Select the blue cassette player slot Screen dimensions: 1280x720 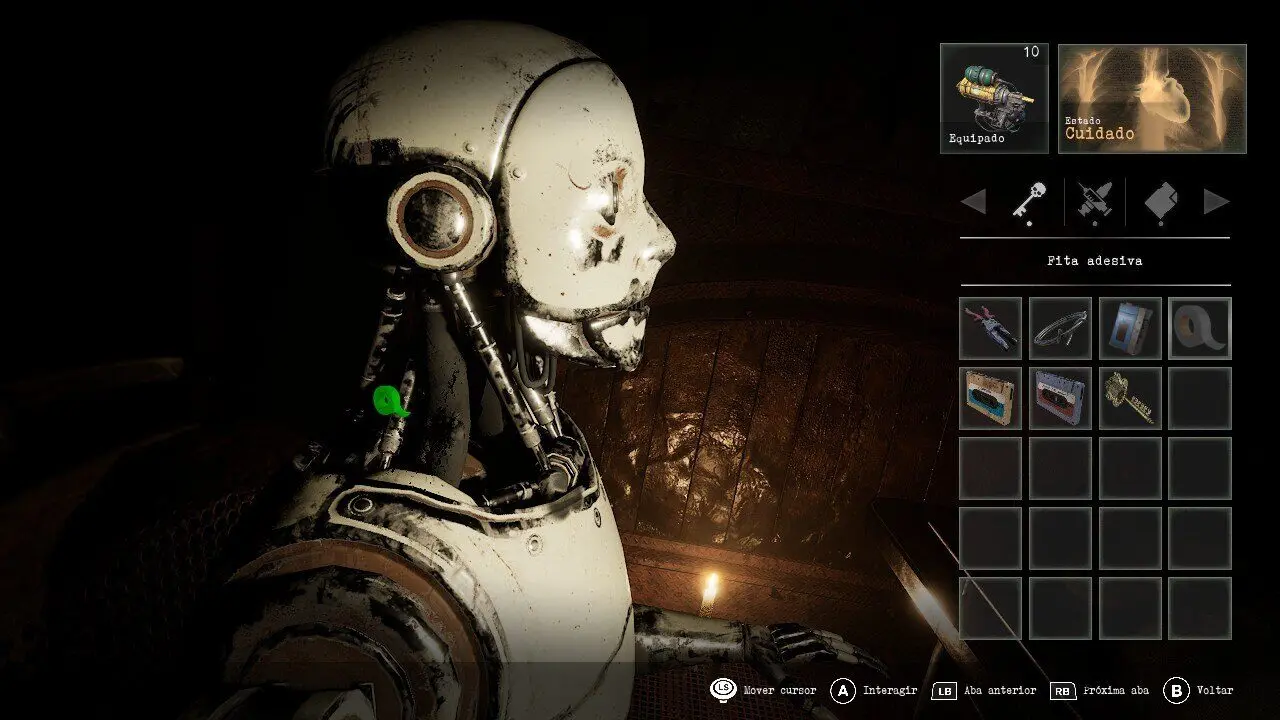pos(1130,328)
